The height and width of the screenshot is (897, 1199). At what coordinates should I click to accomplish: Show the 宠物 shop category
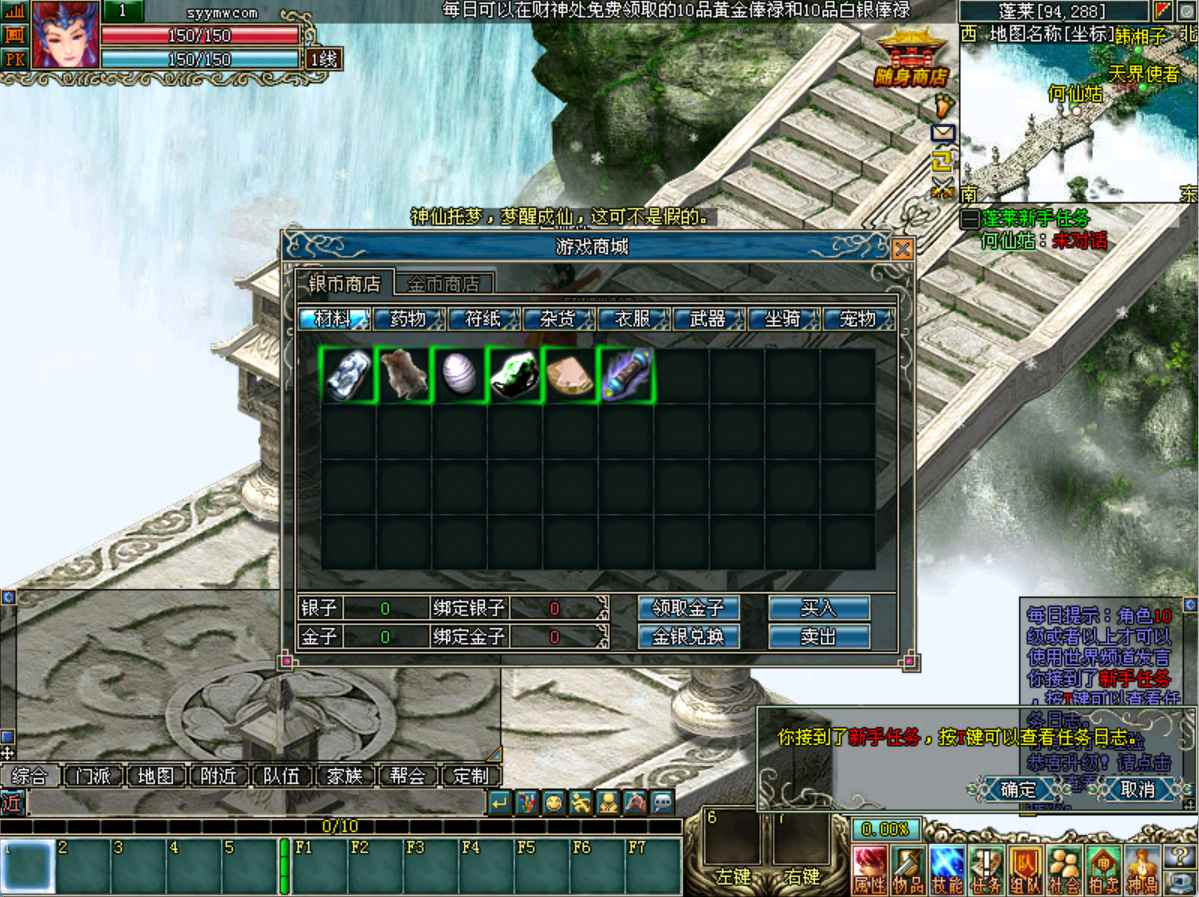[x=858, y=319]
